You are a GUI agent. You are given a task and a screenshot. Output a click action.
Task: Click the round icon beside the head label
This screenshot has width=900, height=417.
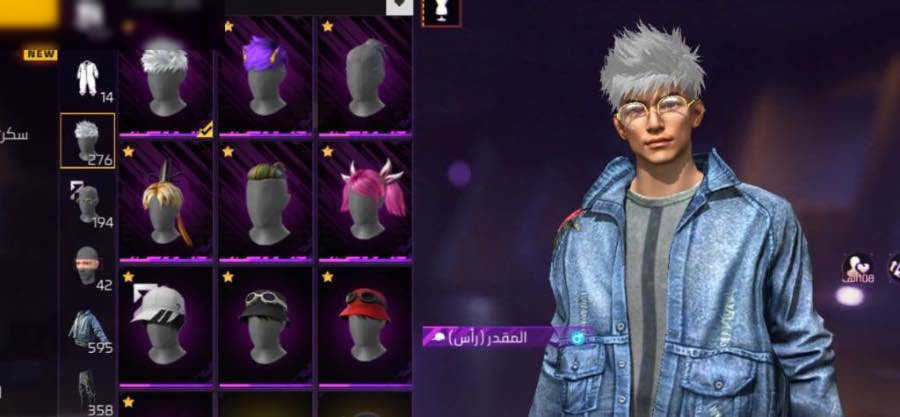point(577,338)
